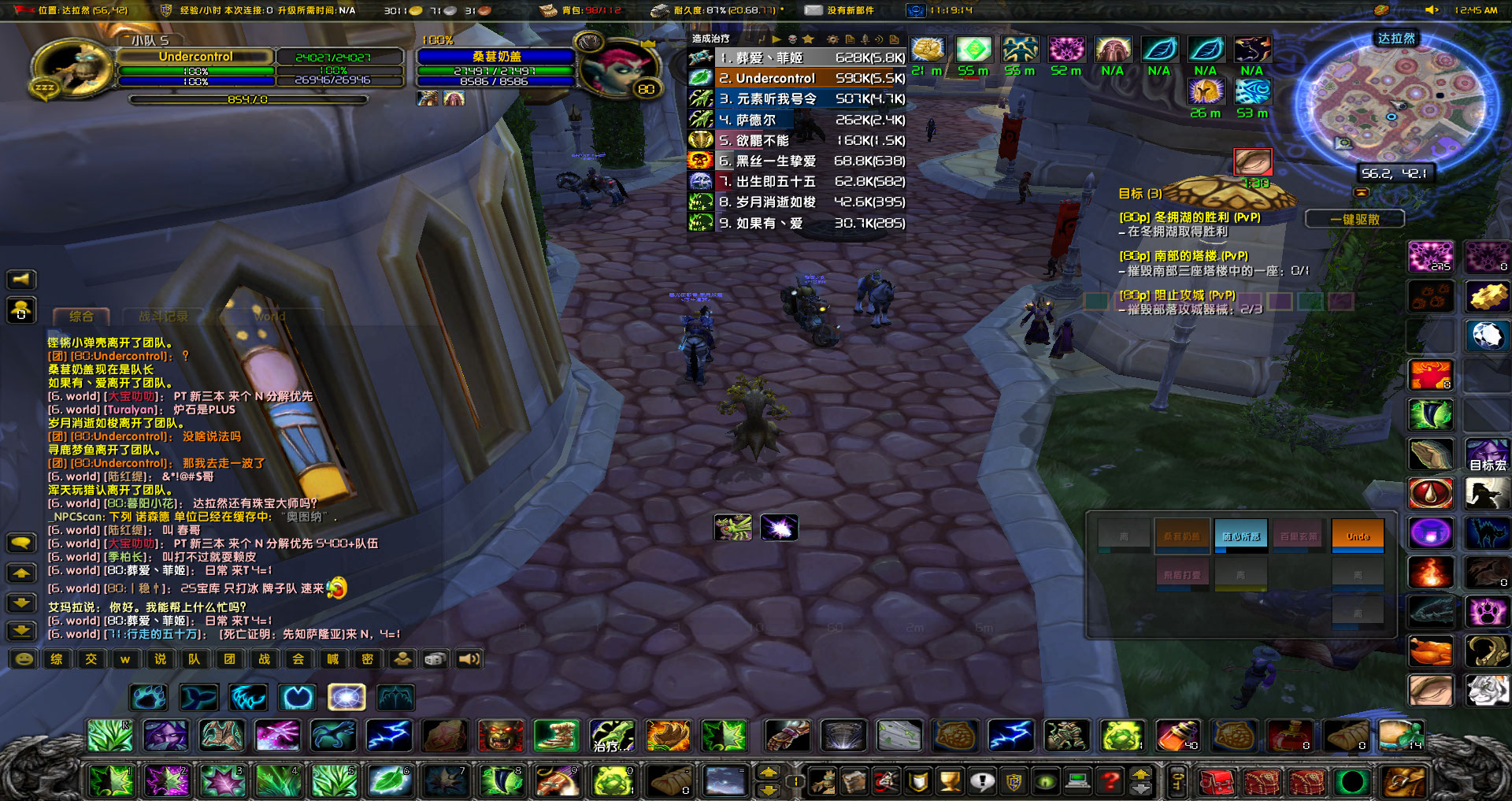Open the 造成治疗 meter mode menu
The image size is (1512, 801).
pos(709,38)
